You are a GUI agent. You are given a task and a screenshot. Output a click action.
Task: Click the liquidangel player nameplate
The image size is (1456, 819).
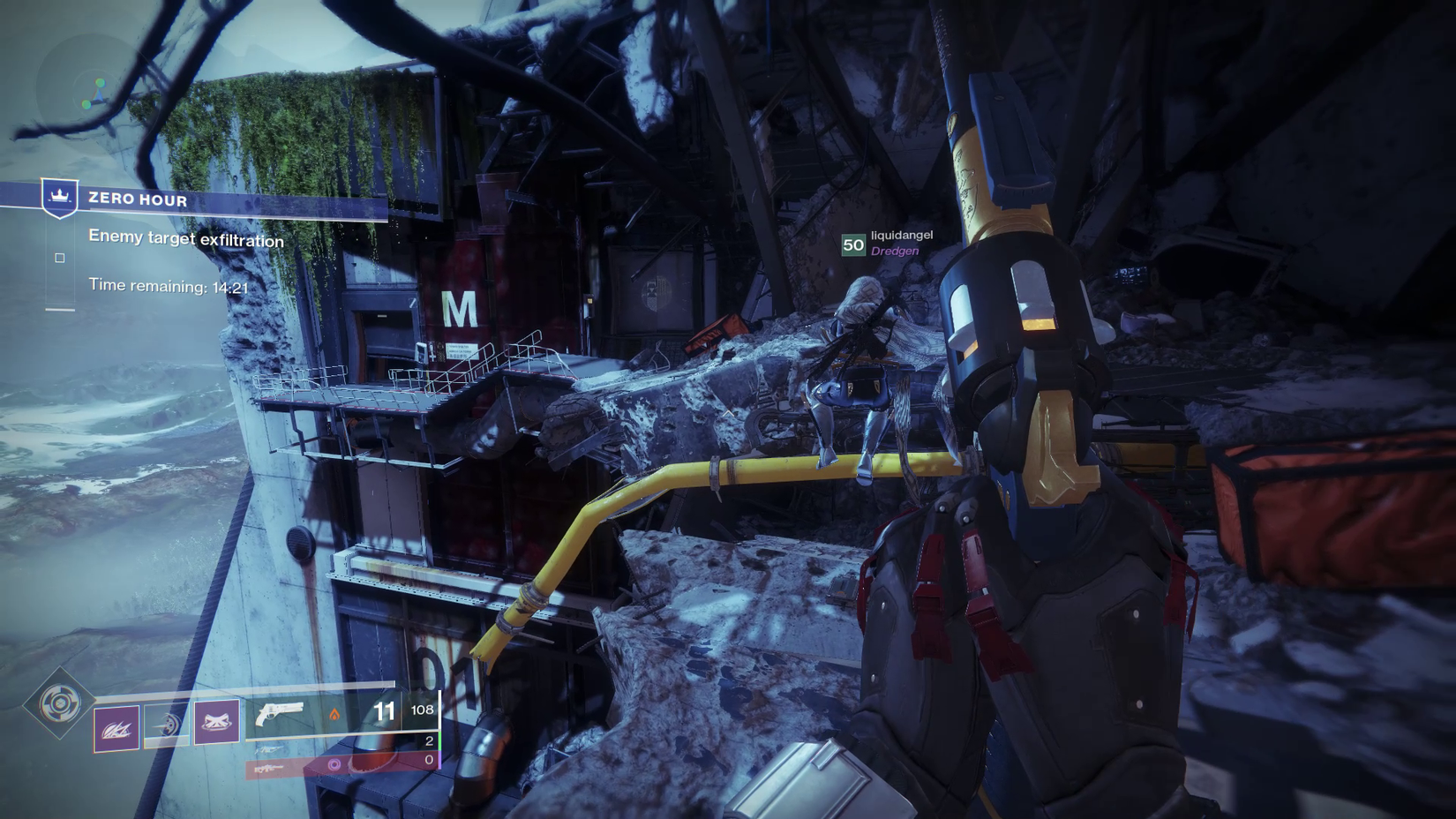pyautogui.click(x=903, y=235)
